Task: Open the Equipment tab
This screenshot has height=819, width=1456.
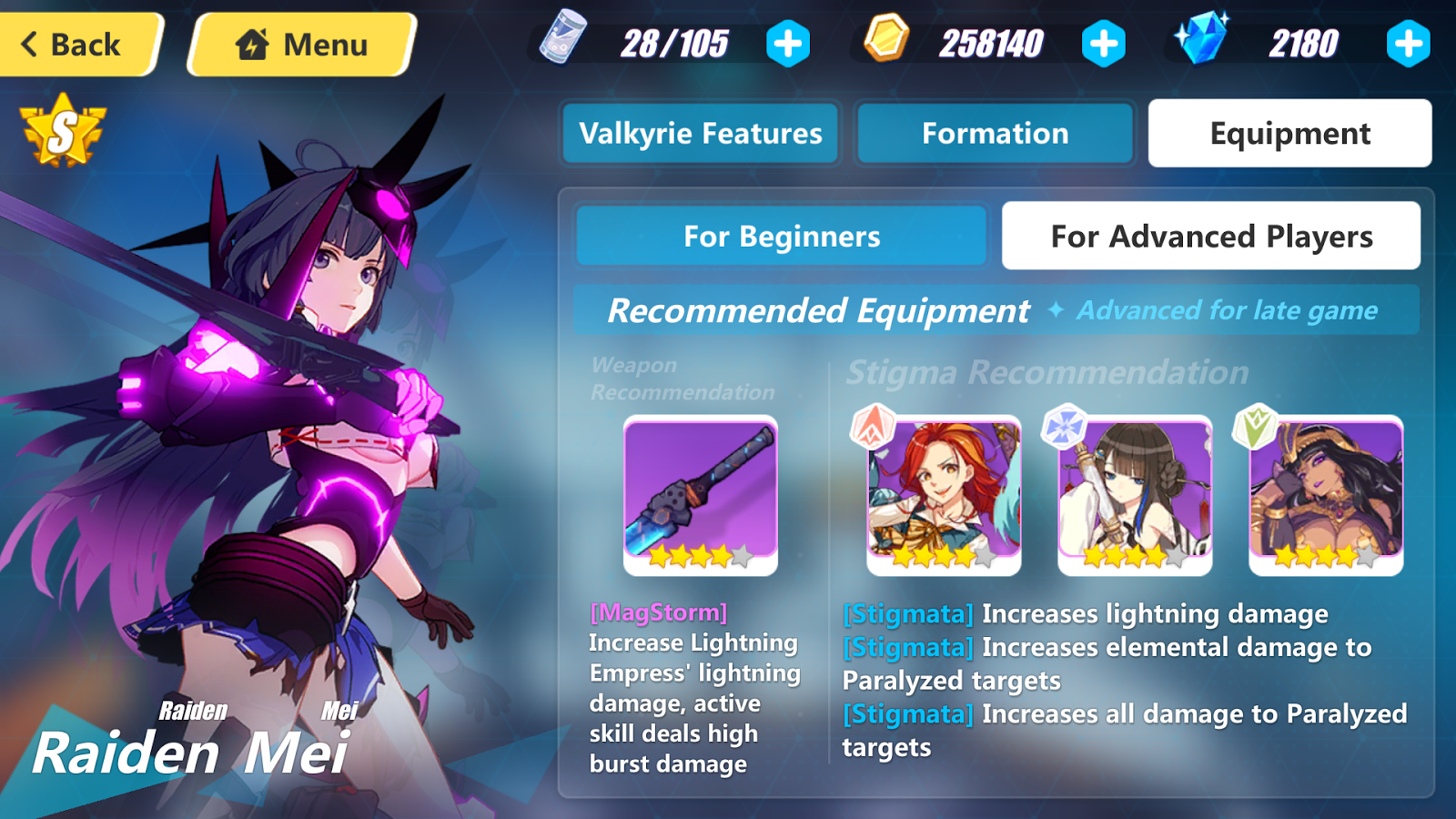Action: click(x=1289, y=133)
